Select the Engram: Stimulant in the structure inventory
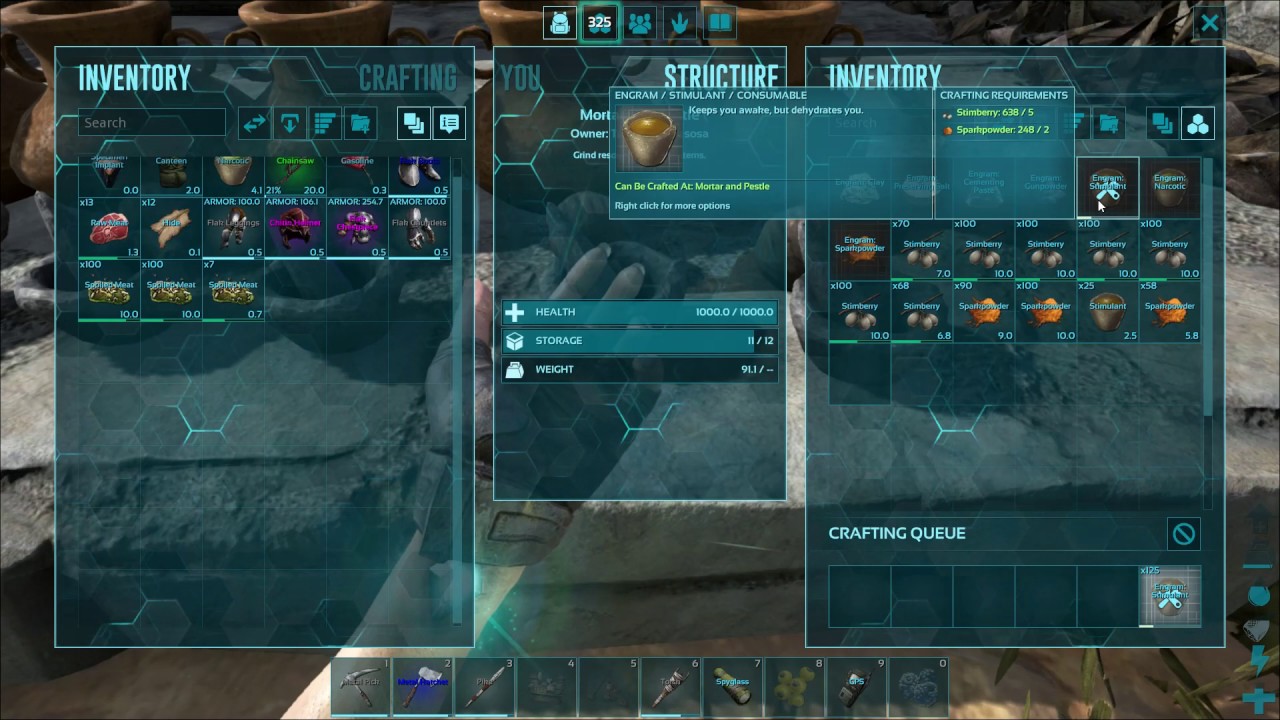 coord(1107,187)
